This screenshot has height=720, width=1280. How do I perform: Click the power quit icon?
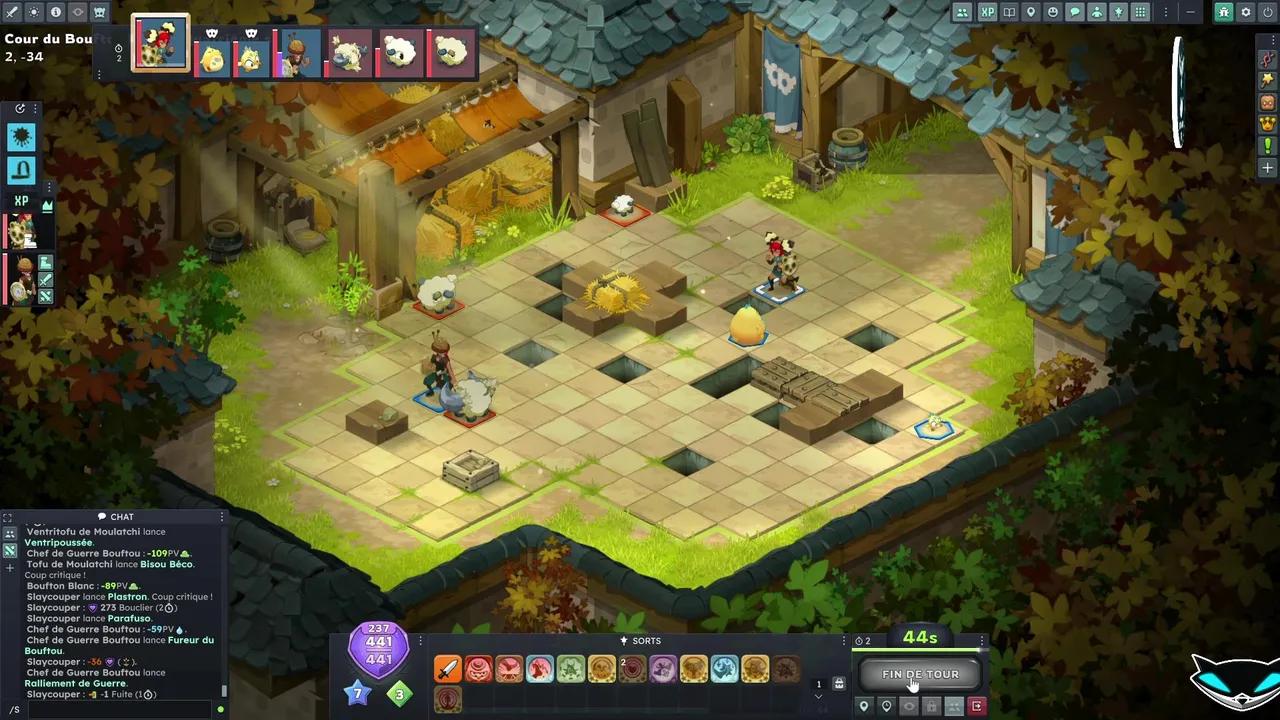coord(1267,12)
